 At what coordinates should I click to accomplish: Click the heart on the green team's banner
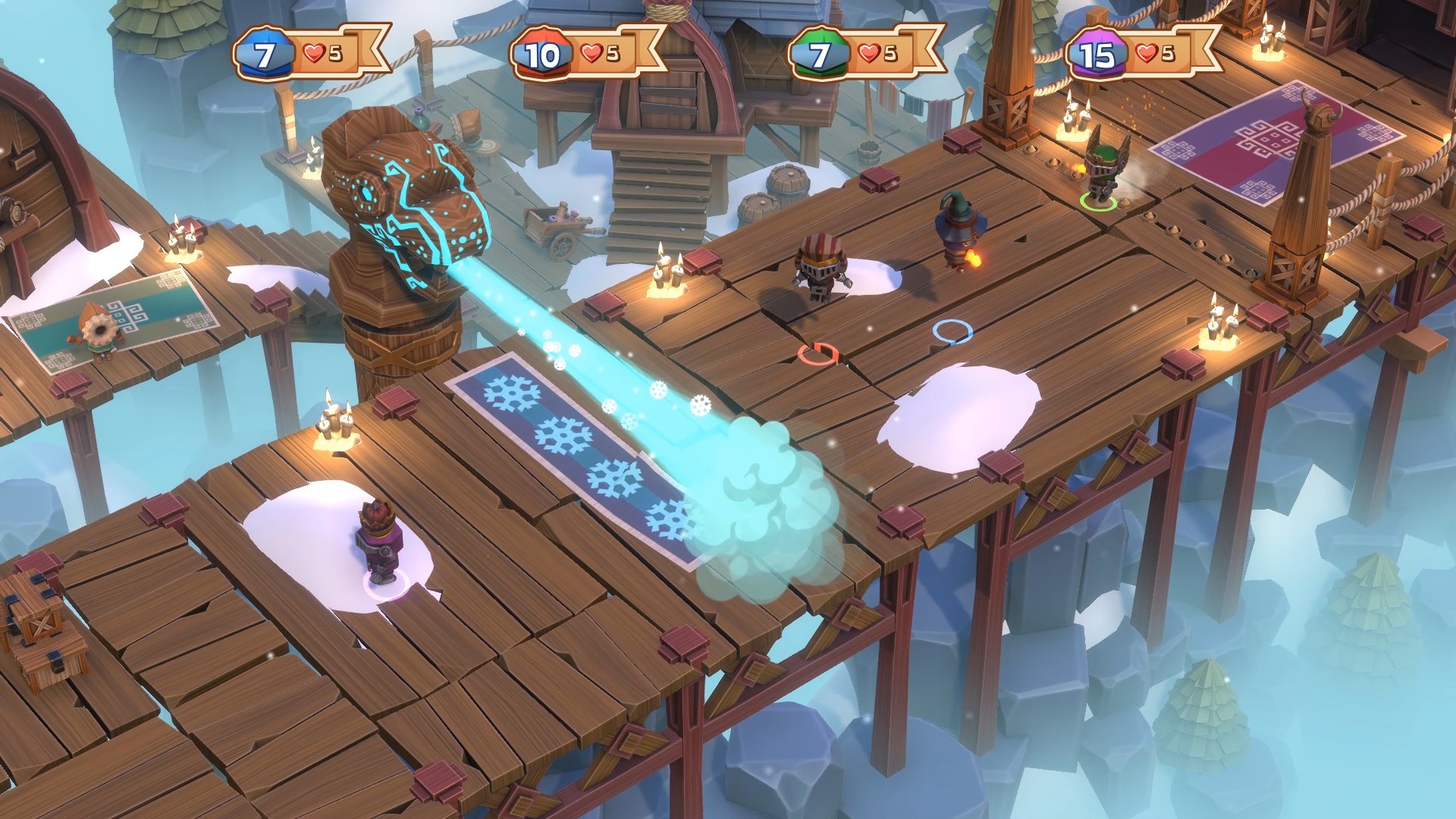pos(871,52)
